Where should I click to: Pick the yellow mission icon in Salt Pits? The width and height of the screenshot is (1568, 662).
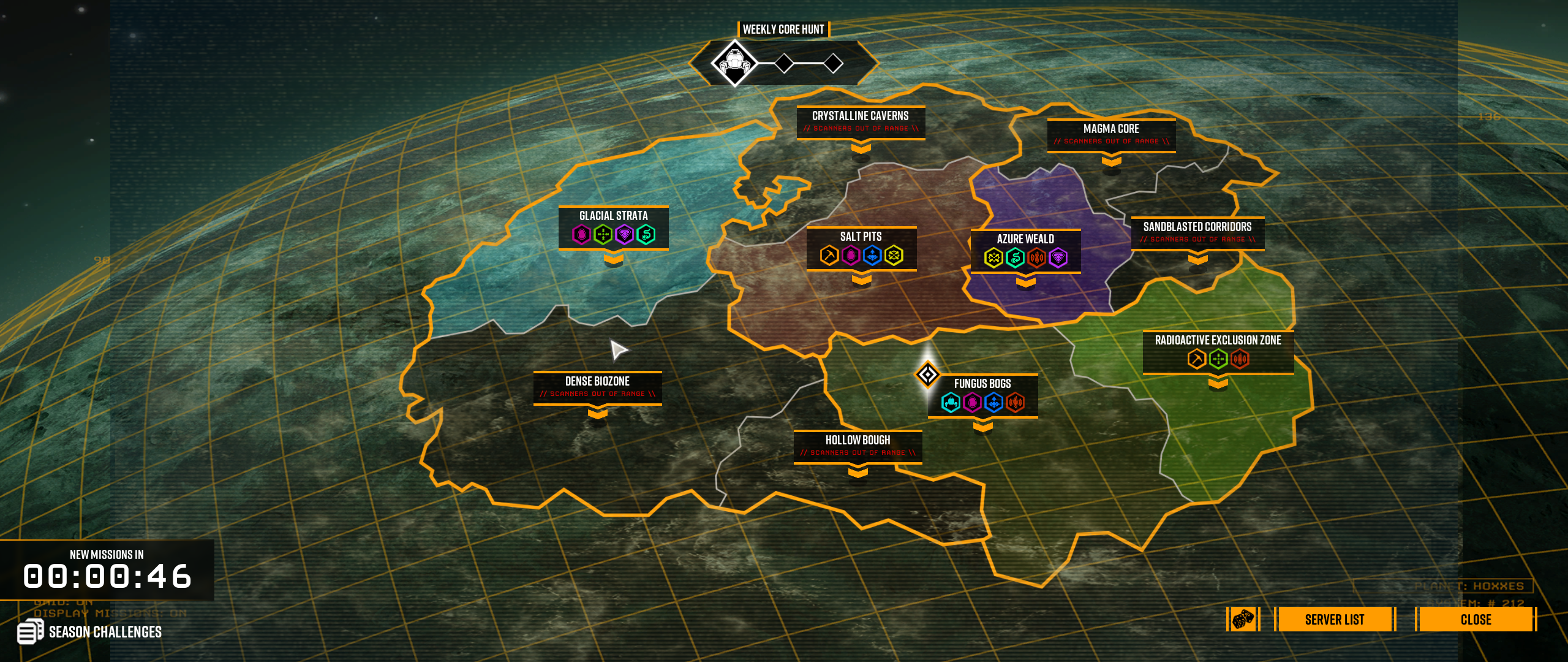coord(894,255)
